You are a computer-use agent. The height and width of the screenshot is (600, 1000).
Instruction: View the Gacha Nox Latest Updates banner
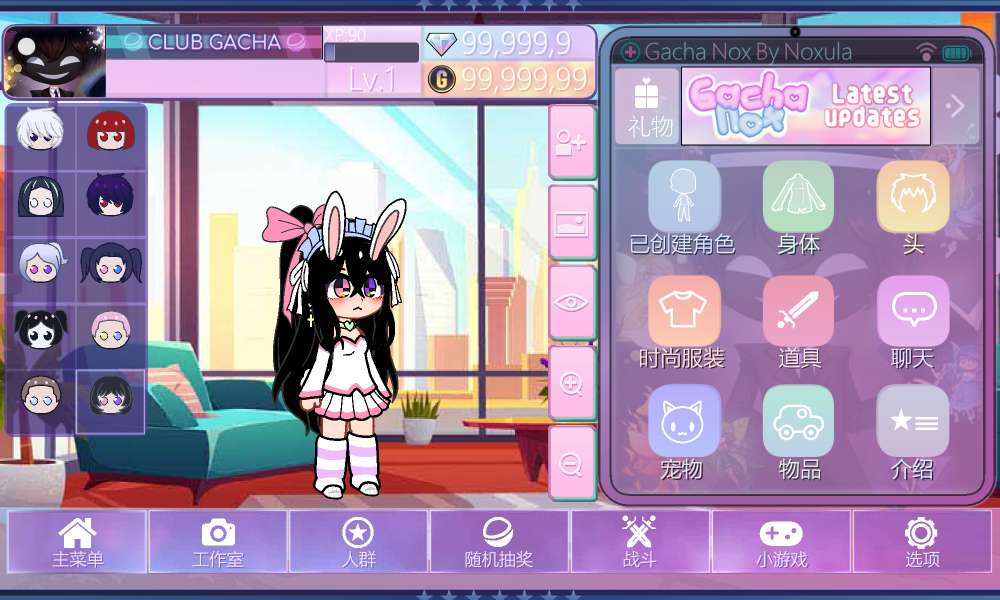pos(805,106)
